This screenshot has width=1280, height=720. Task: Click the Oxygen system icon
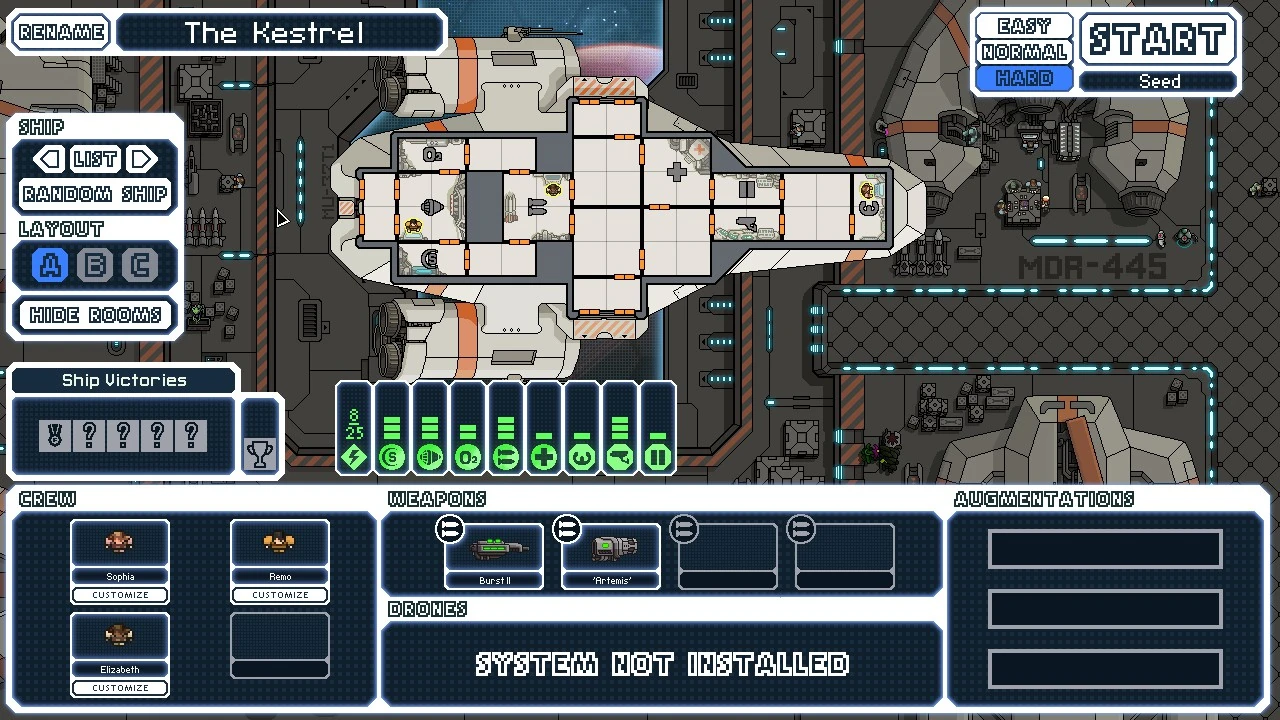pyautogui.click(x=467, y=457)
